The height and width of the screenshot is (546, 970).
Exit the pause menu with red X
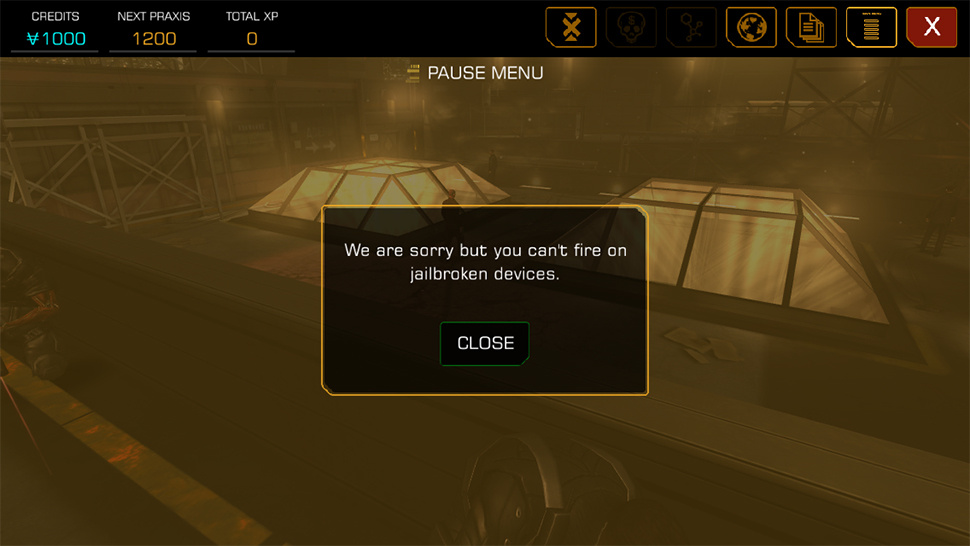pos(931,27)
